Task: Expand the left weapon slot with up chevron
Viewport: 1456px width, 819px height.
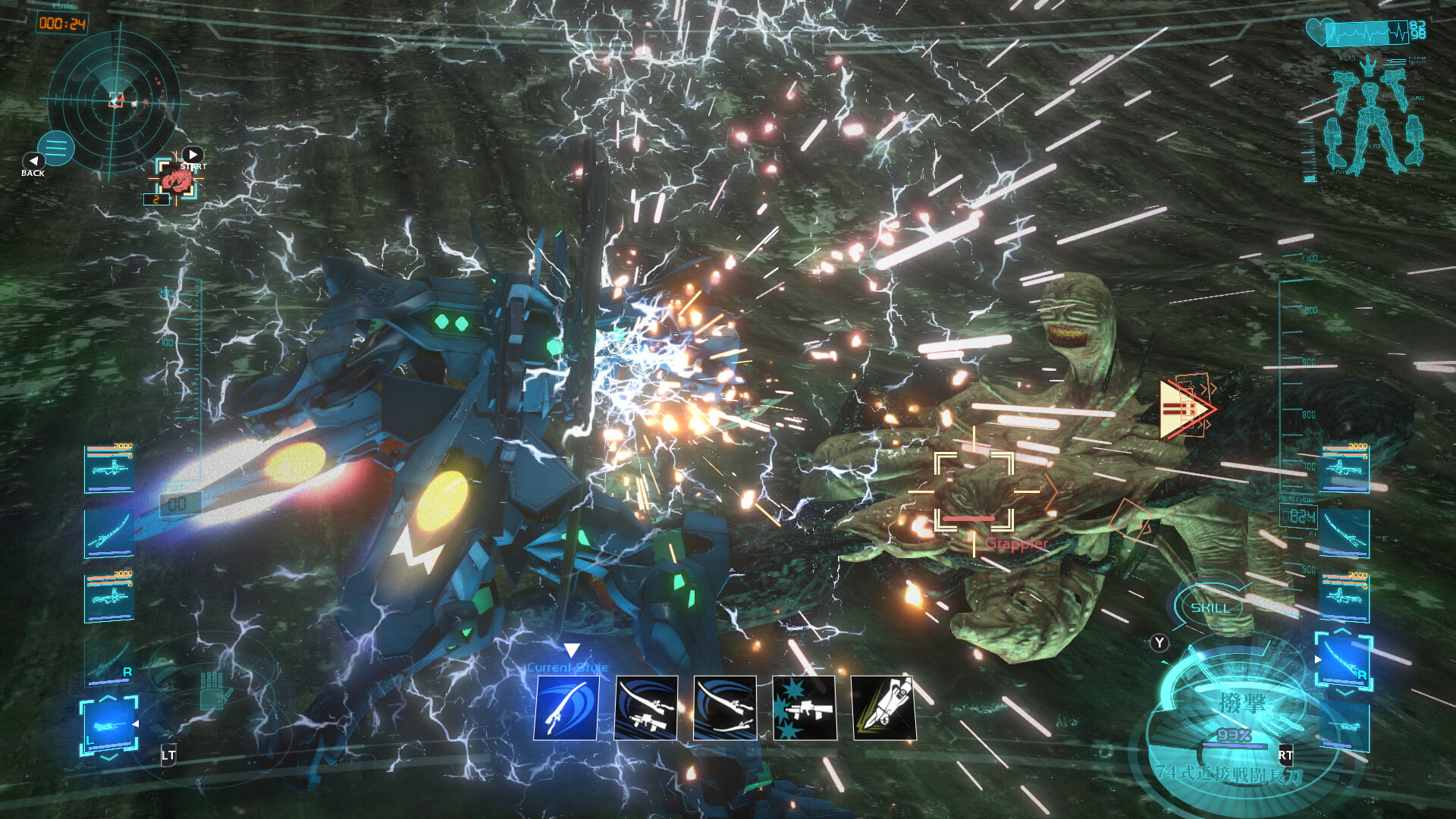Action: coord(108,697)
